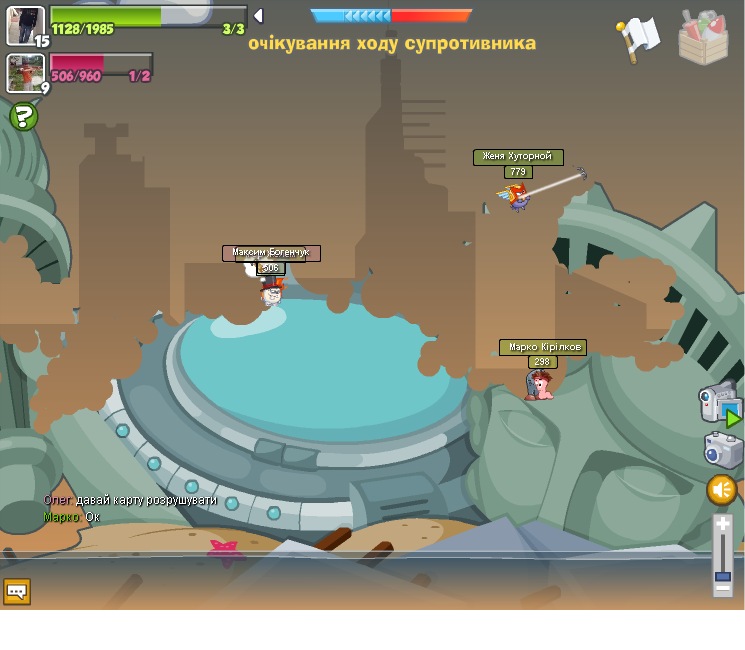Image resolution: width=745 pixels, height=650 pixels.
Task: Toggle sound with the orange speaker button
Action: (x=721, y=490)
